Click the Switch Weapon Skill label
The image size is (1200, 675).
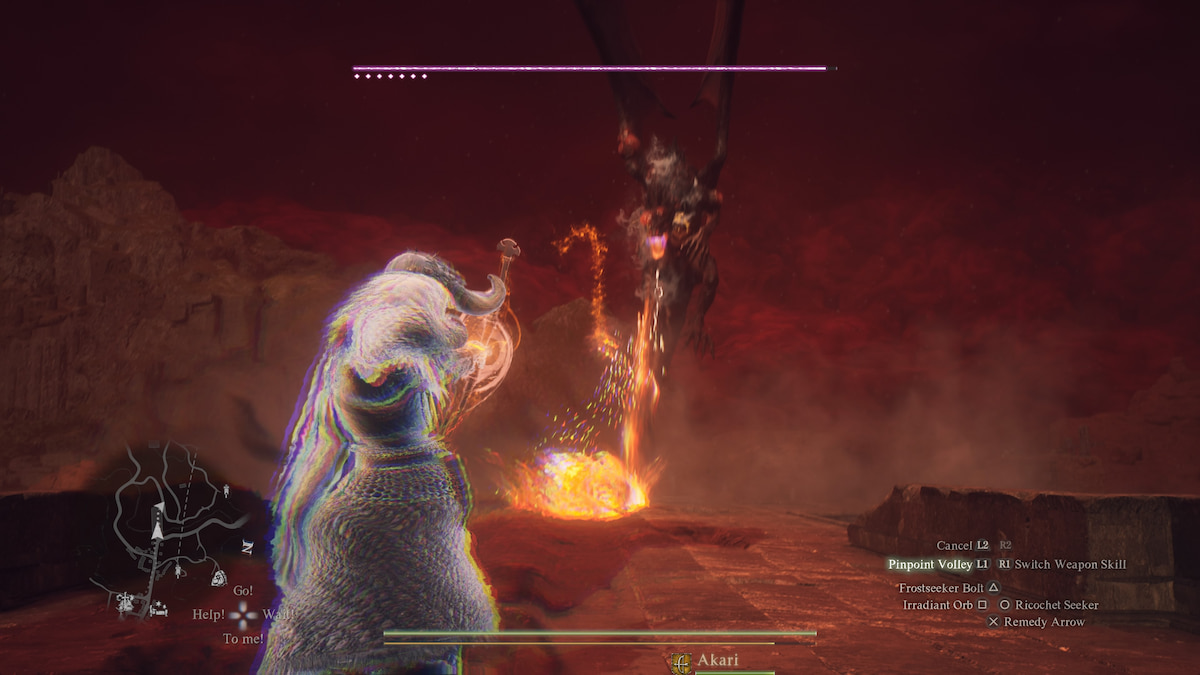pos(1070,565)
